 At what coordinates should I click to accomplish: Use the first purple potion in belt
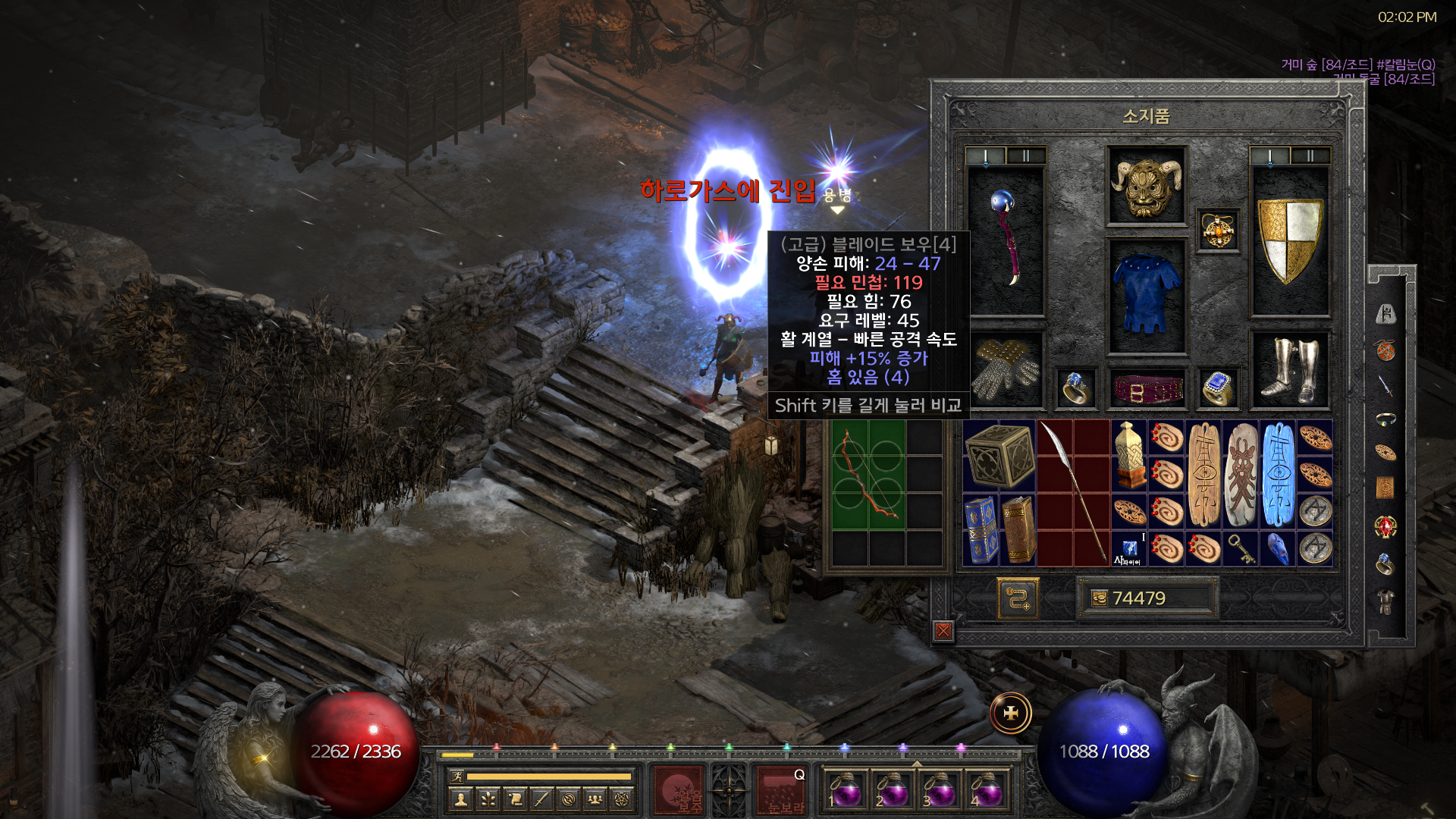844,790
